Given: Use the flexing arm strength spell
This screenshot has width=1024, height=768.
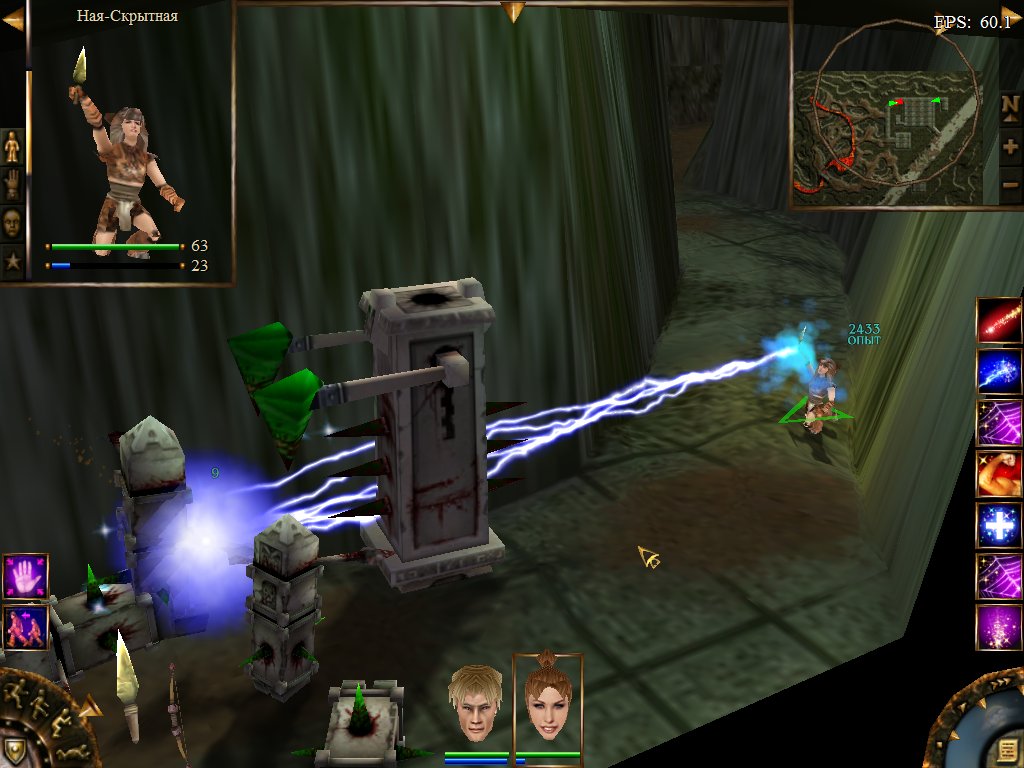Looking at the screenshot, I should (998, 474).
